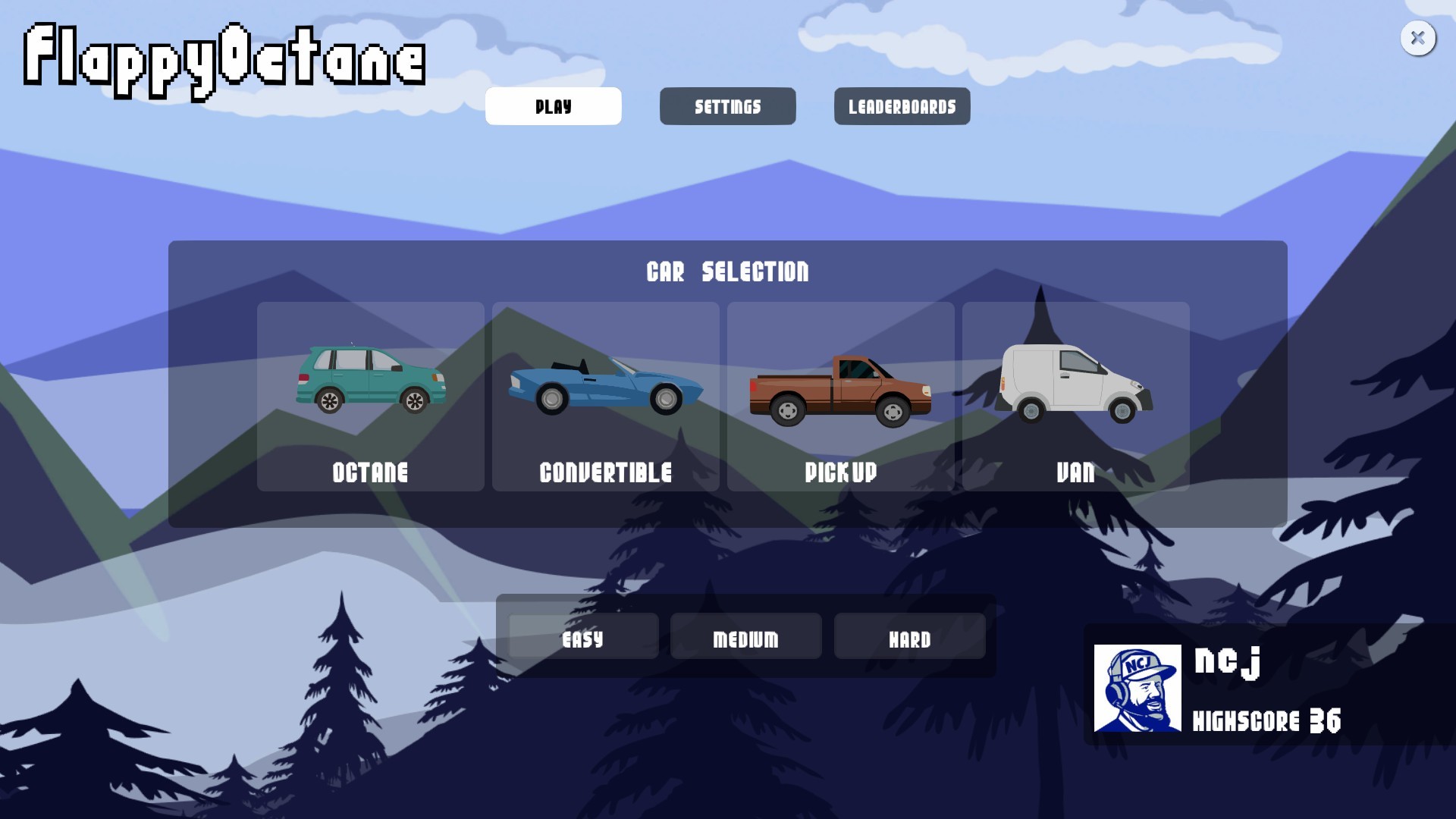The image size is (1456, 819).
Task: Select the Convertible car
Action: point(605,397)
